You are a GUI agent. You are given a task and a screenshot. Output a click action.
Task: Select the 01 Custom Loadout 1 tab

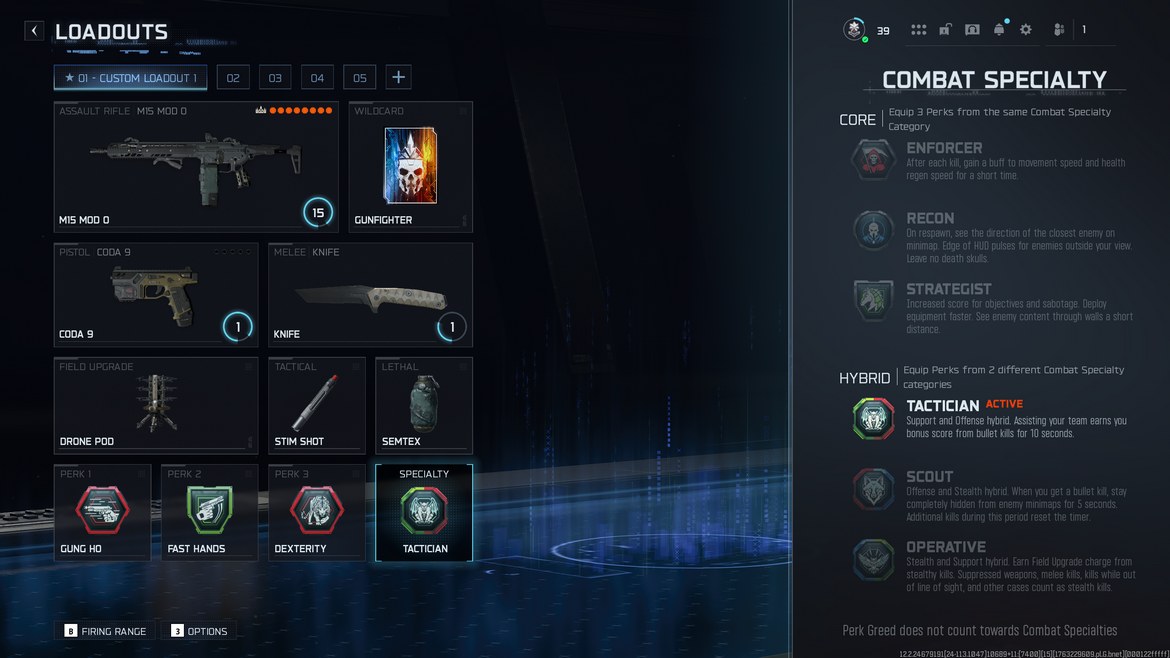click(131, 78)
